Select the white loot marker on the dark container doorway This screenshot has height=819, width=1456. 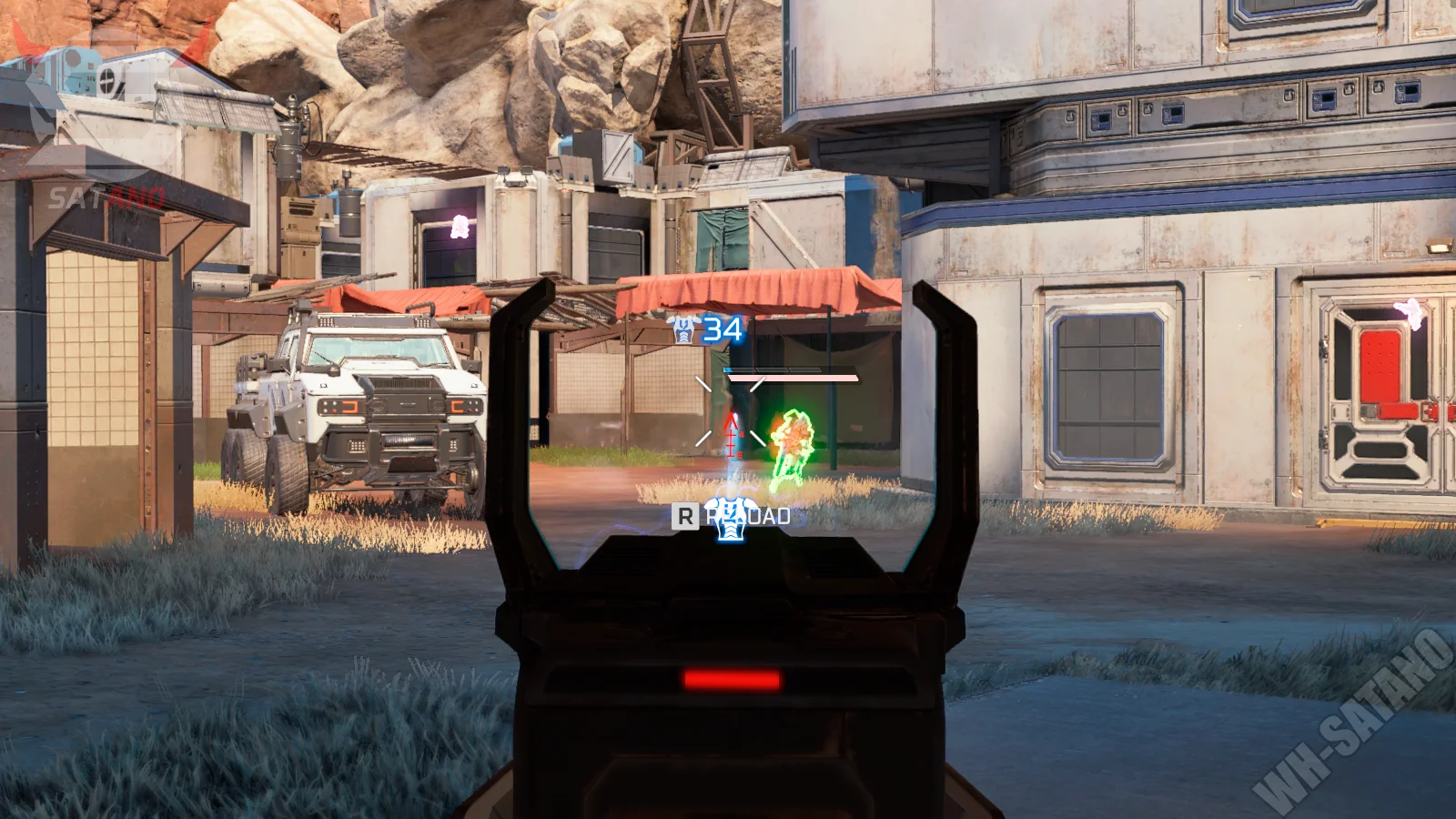[460, 226]
